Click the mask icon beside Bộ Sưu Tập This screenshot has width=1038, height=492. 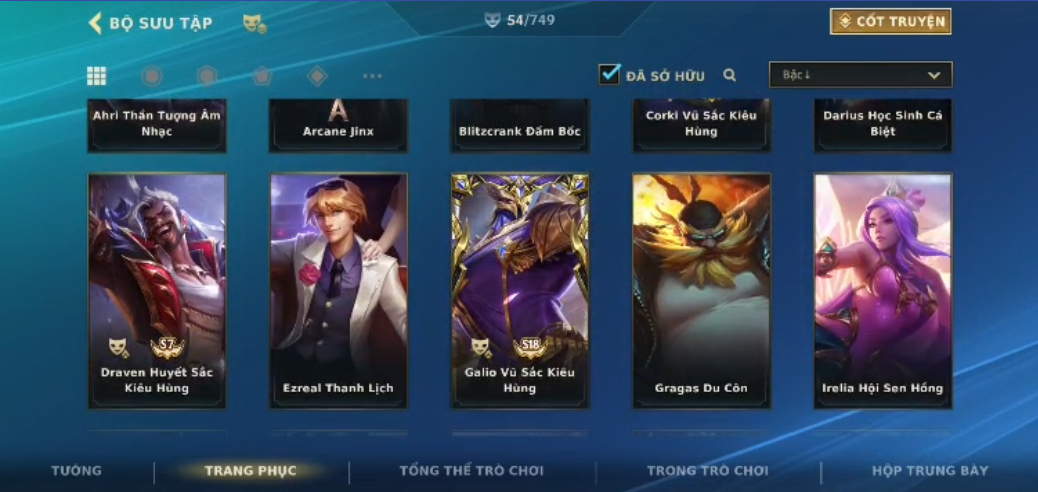click(x=254, y=23)
